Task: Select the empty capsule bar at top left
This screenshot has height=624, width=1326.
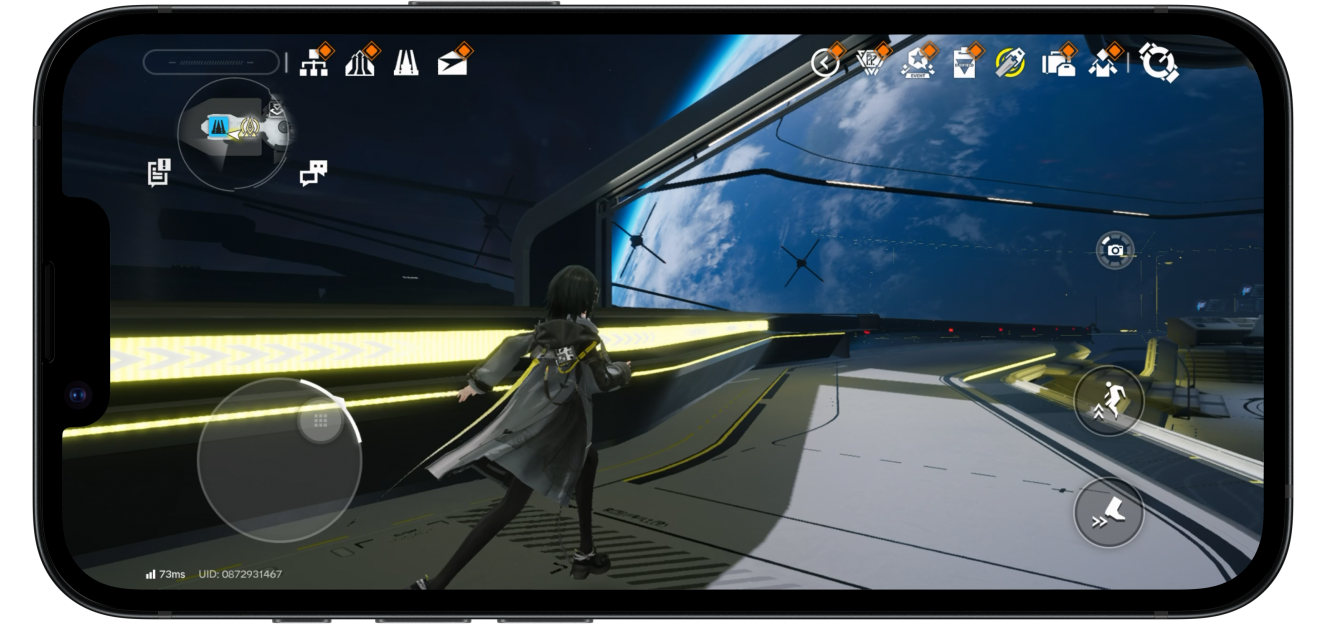Action: (211, 62)
